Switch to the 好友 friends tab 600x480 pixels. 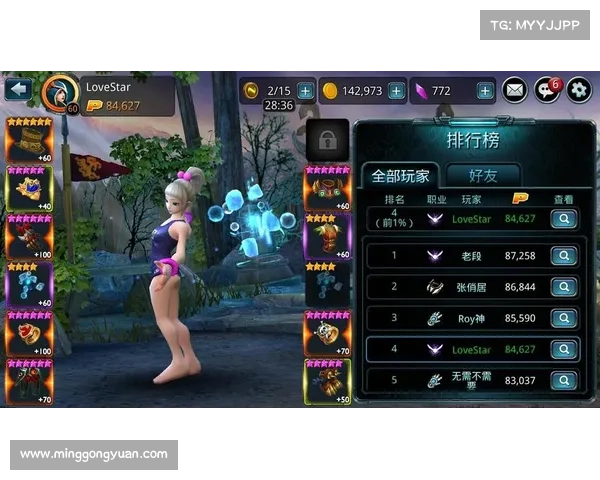(483, 175)
